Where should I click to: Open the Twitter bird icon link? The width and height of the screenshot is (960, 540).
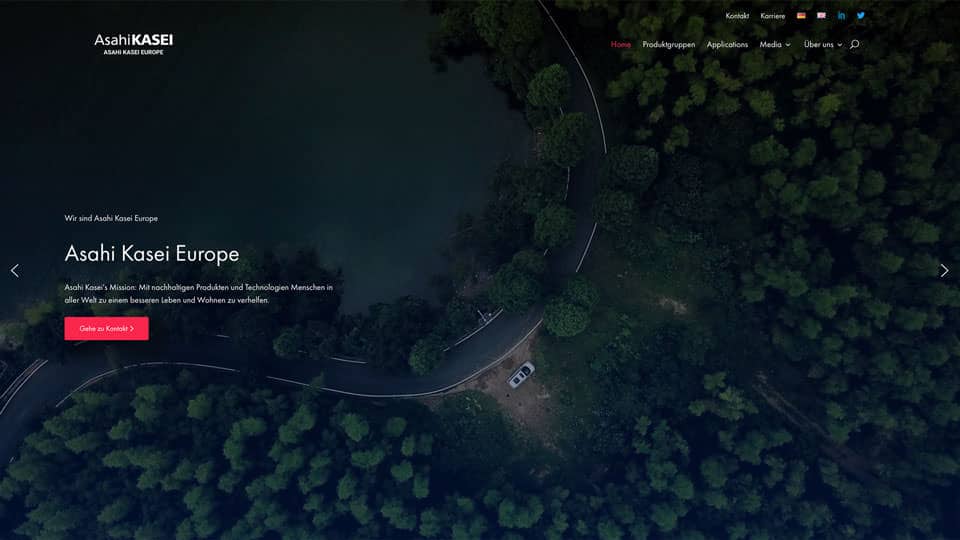(x=860, y=16)
